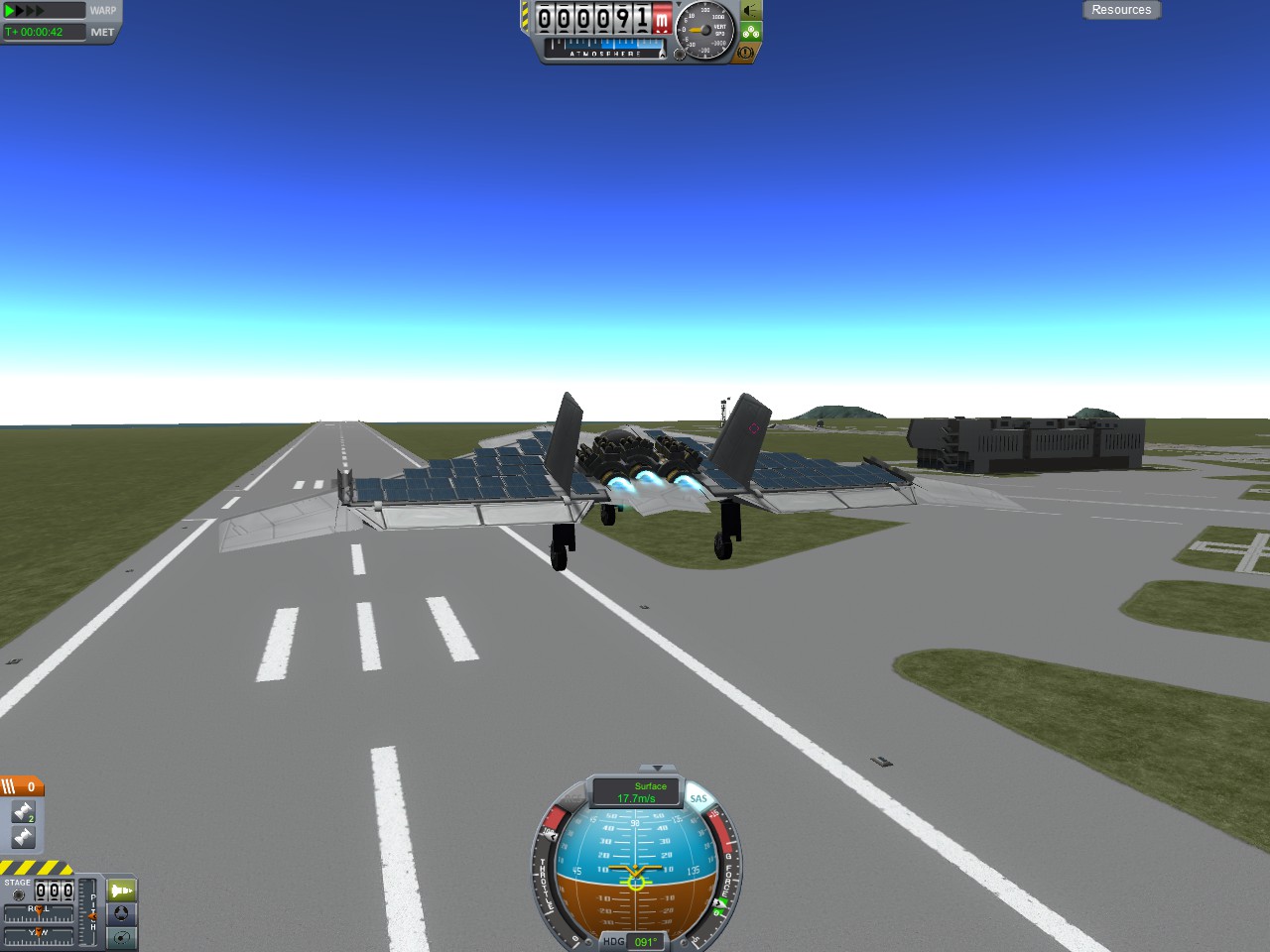
Task: Toggle SAS on the navball
Action: [698, 798]
